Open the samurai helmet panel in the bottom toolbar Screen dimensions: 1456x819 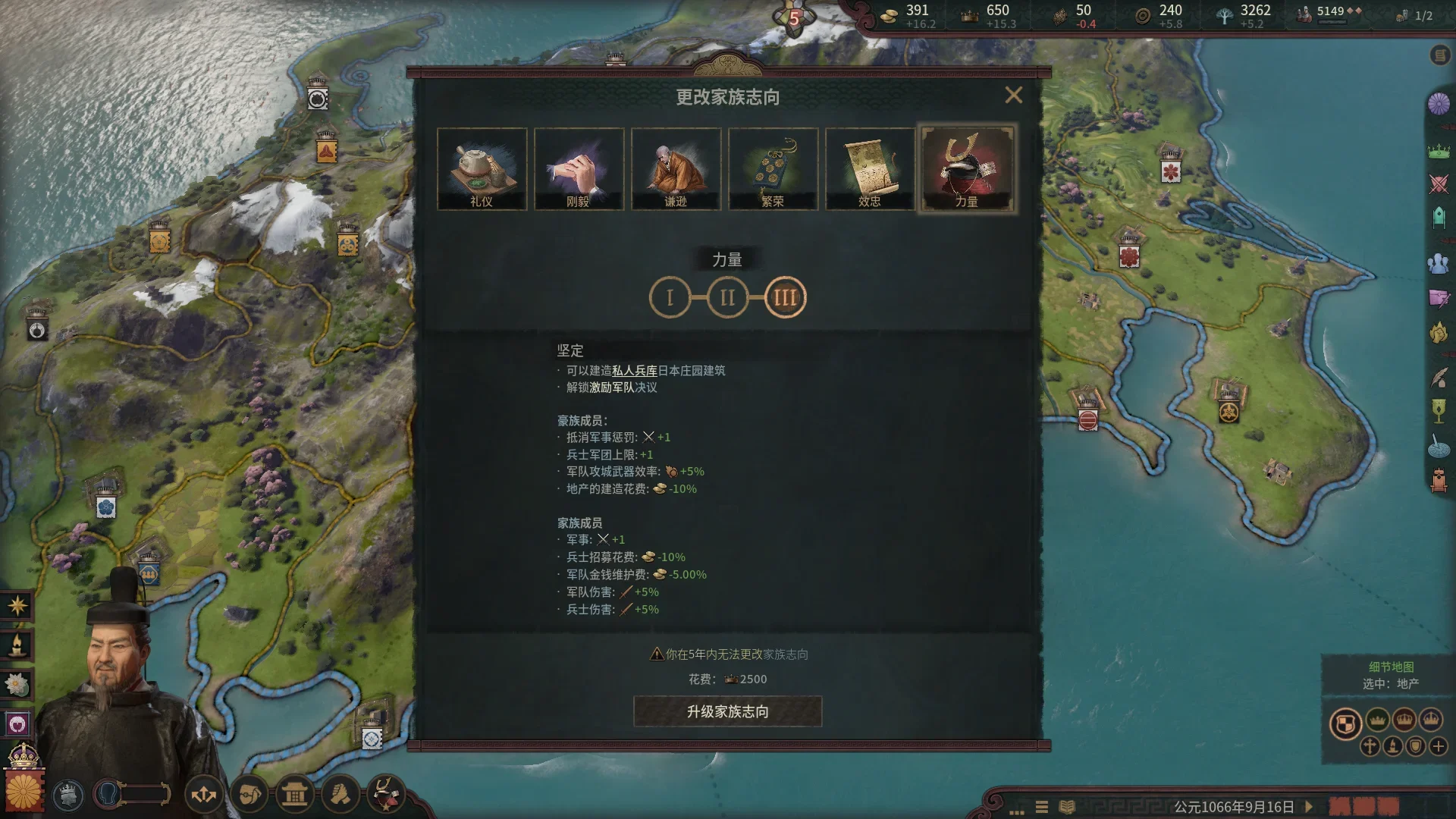[x=385, y=794]
